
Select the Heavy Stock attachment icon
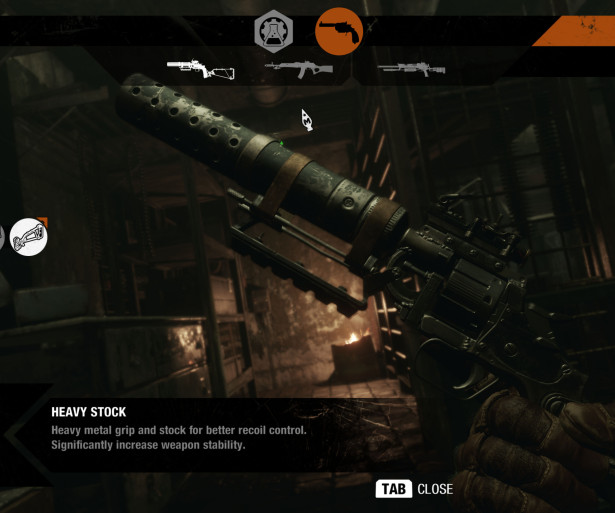point(28,237)
